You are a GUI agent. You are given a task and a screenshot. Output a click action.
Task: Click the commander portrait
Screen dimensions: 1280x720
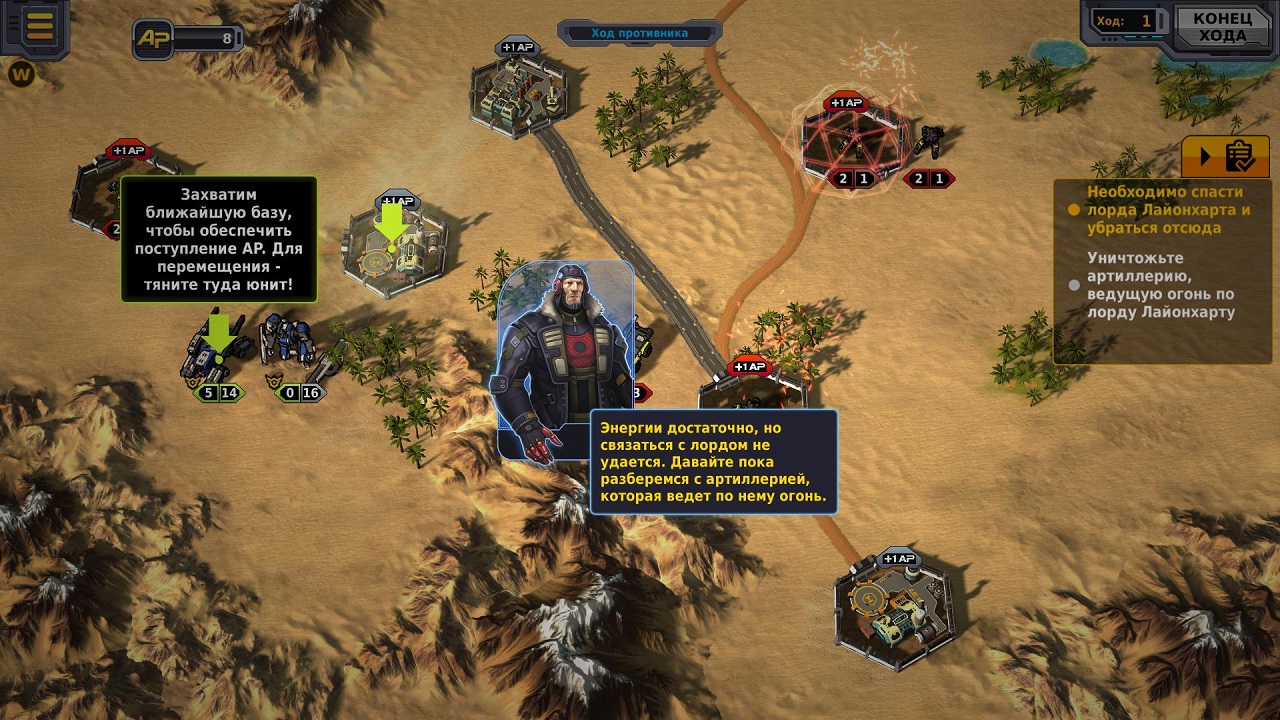click(x=565, y=360)
